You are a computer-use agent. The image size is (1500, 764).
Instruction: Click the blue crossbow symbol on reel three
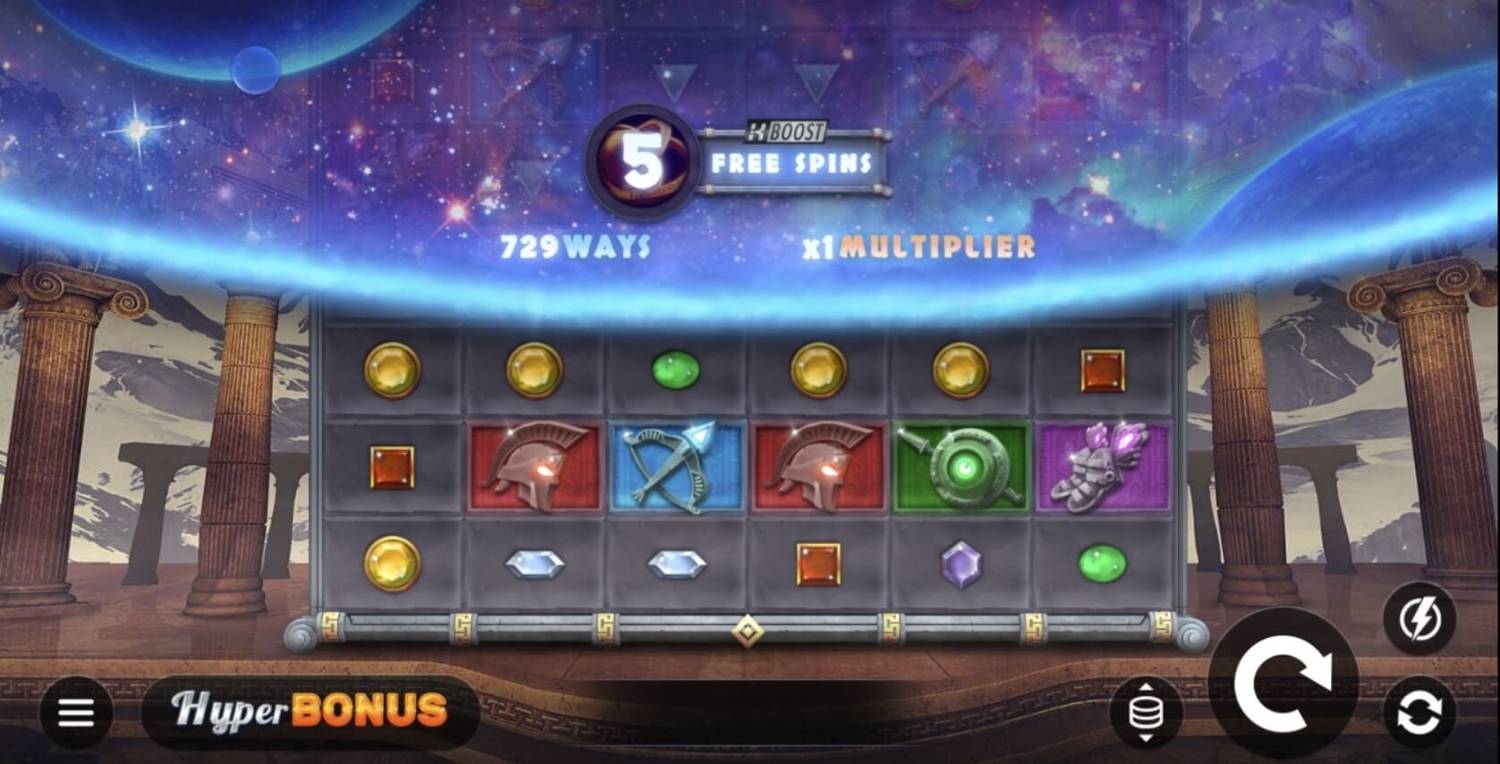pyautogui.click(x=675, y=466)
